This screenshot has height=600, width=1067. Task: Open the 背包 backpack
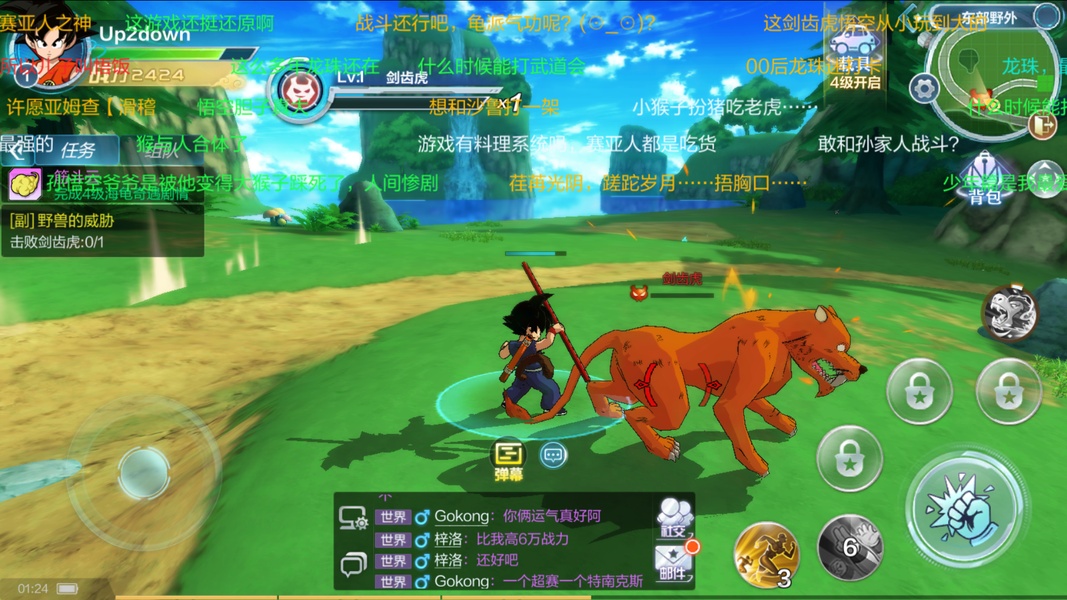pos(985,178)
